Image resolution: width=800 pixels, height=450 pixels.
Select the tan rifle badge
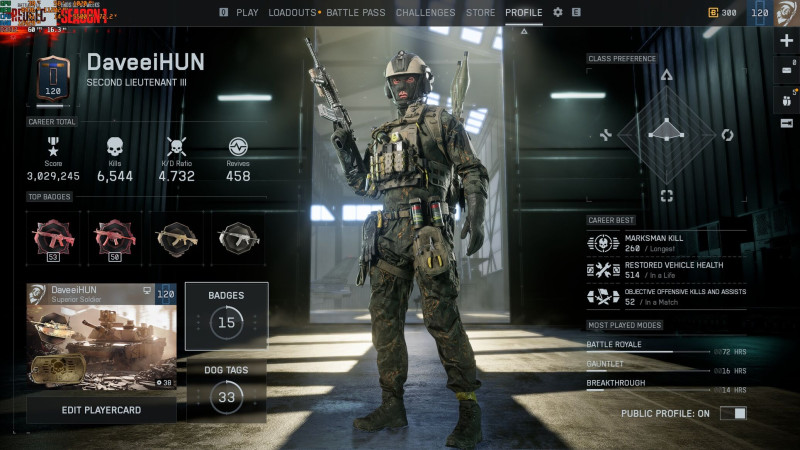pyautogui.click(x=176, y=237)
